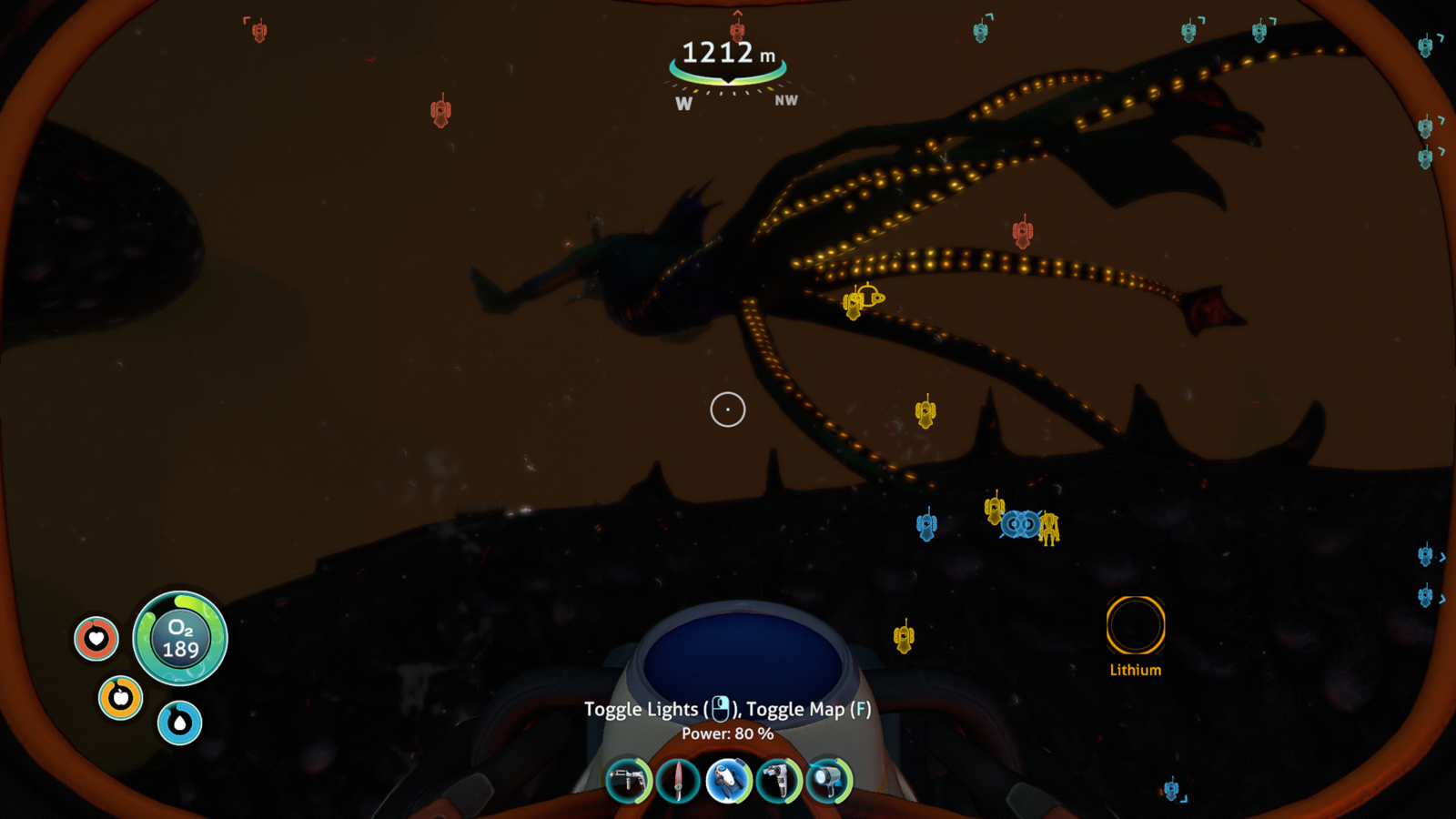Image resolution: width=1456 pixels, height=819 pixels.
Task: Equip the knife from the quickbar
Action: 678,781
